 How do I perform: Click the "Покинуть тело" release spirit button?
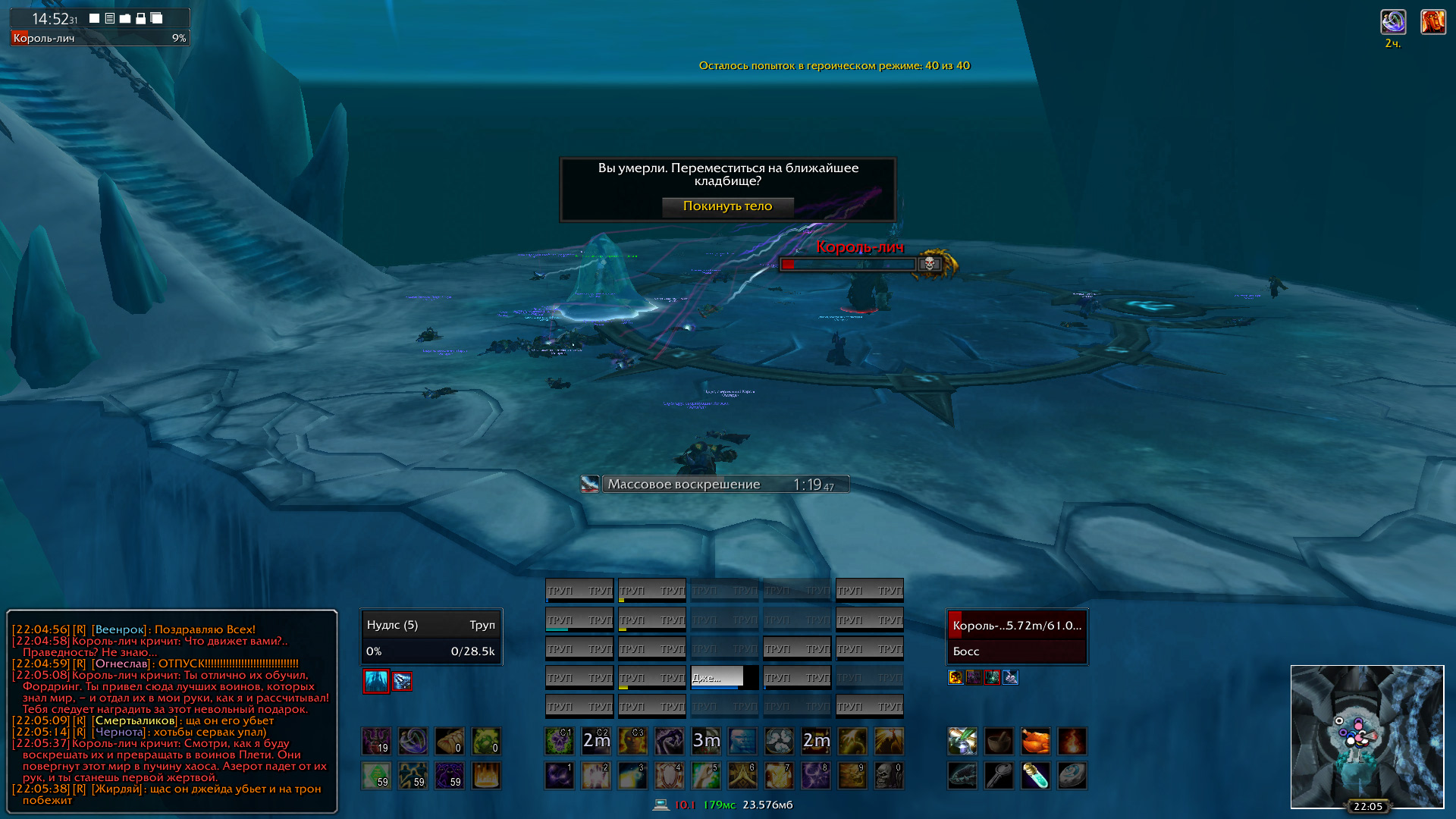pyautogui.click(x=727, y=206)
